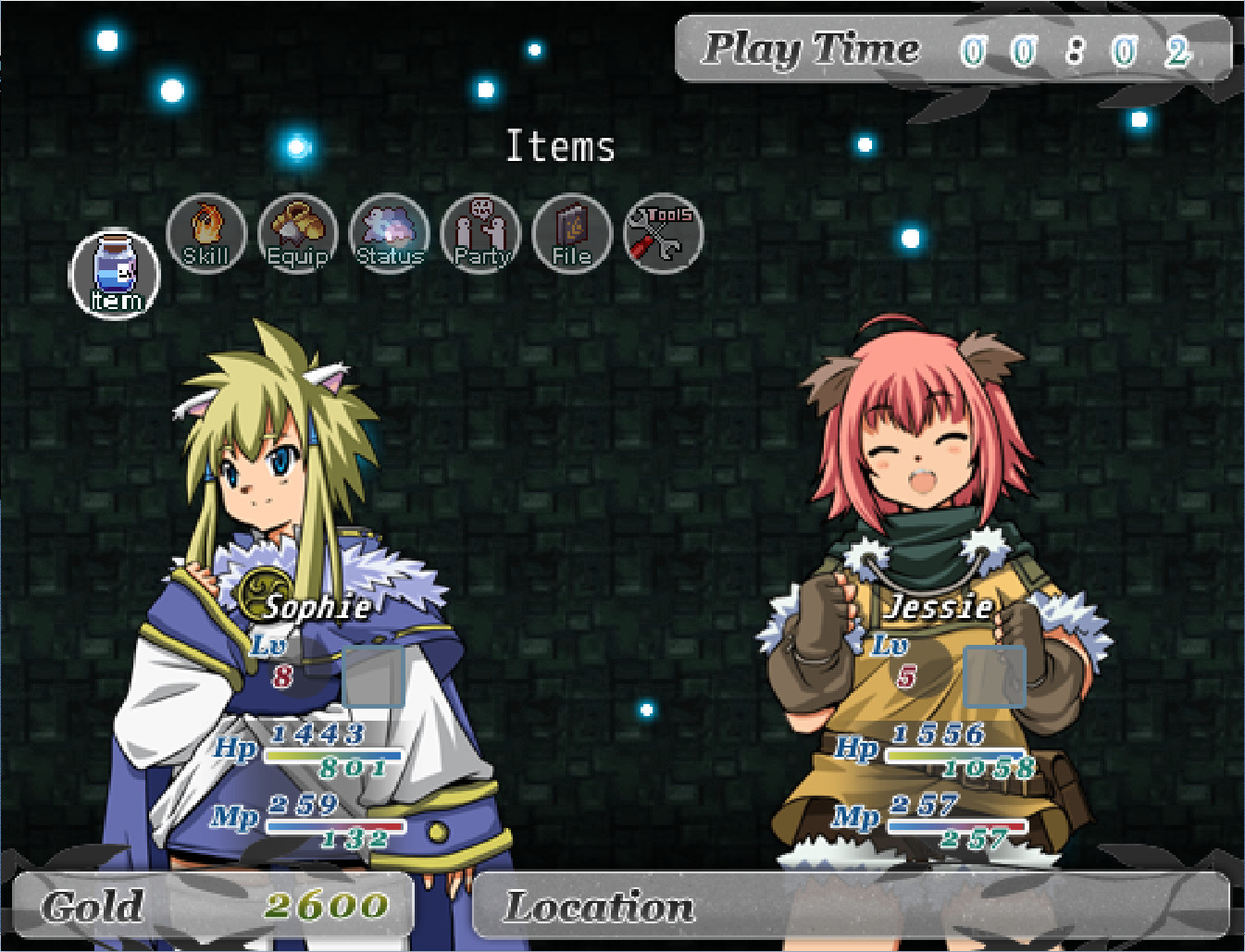This screenshot has height=952, width=1245.
Task: Click the Items screen title
Action: tap(561, 144)
